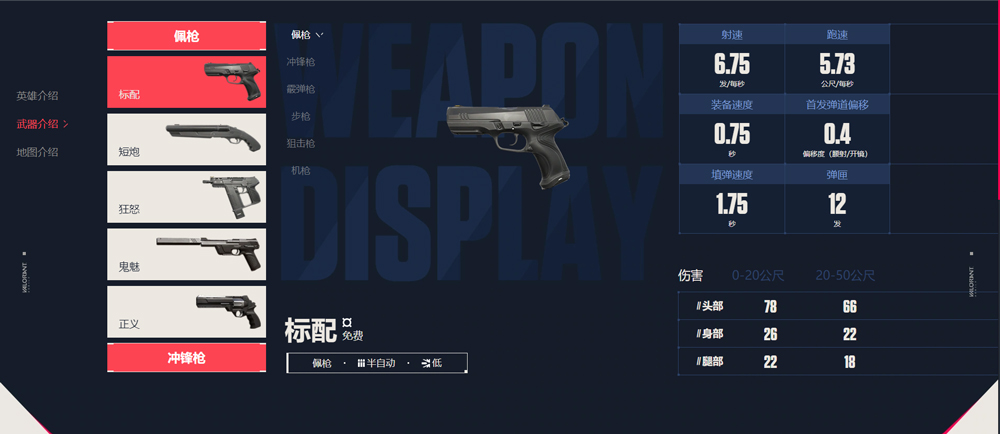Go to the 地图介绍 map introduction
1000x434 pixels.
[37, 152]
